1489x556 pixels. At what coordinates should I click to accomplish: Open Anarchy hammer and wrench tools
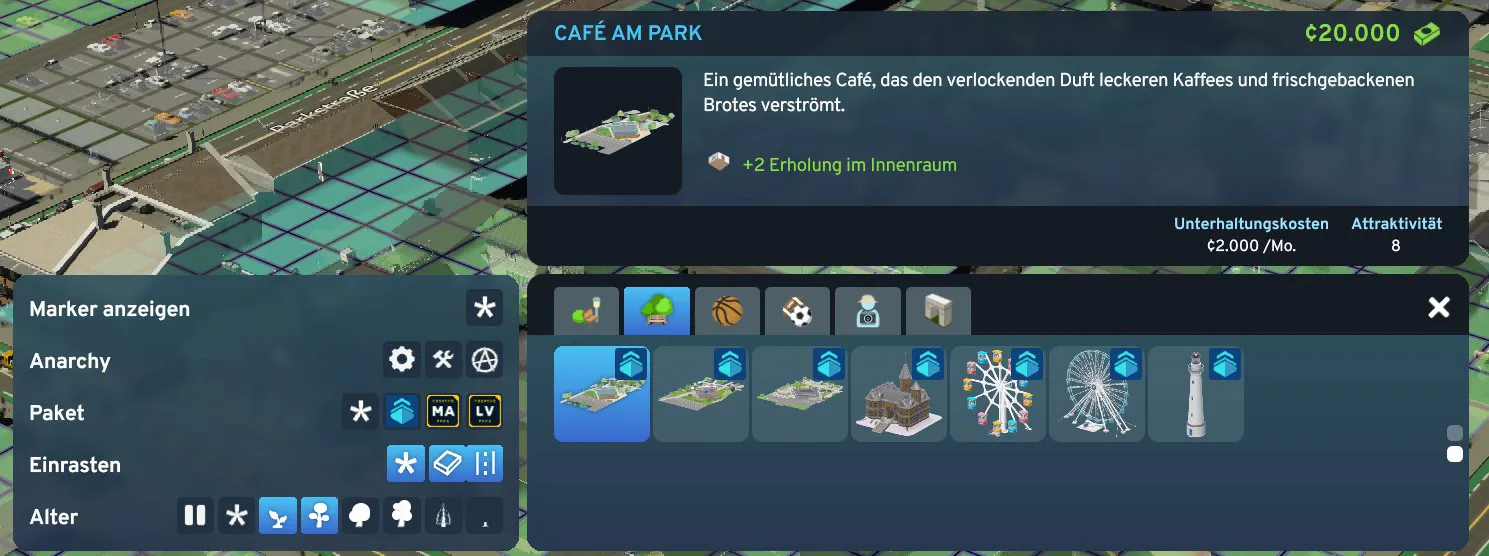click(443, 360)
